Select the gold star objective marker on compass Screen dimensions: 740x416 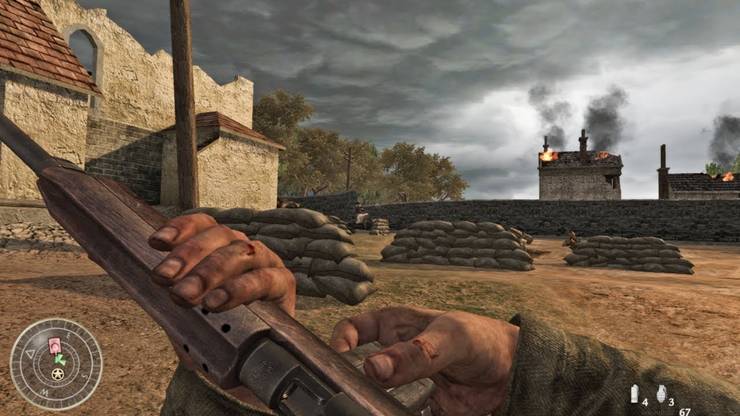[58, 374]
